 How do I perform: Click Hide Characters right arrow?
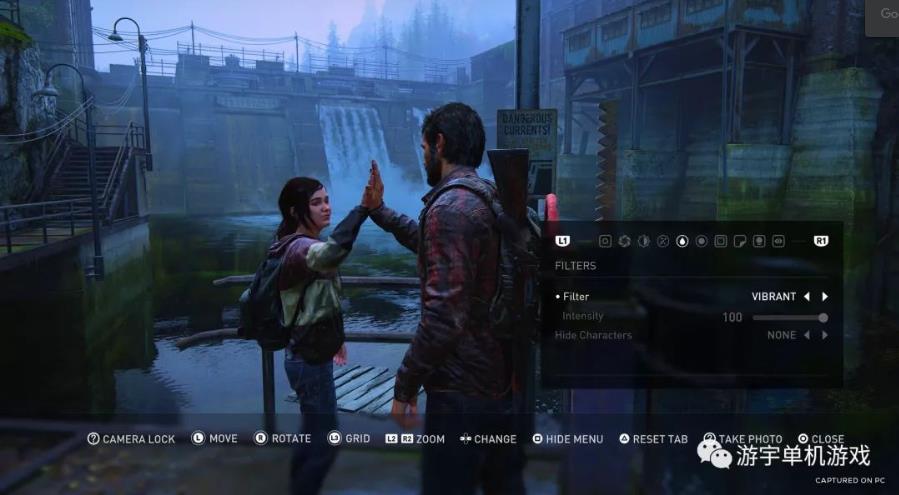tap(825, 335)
